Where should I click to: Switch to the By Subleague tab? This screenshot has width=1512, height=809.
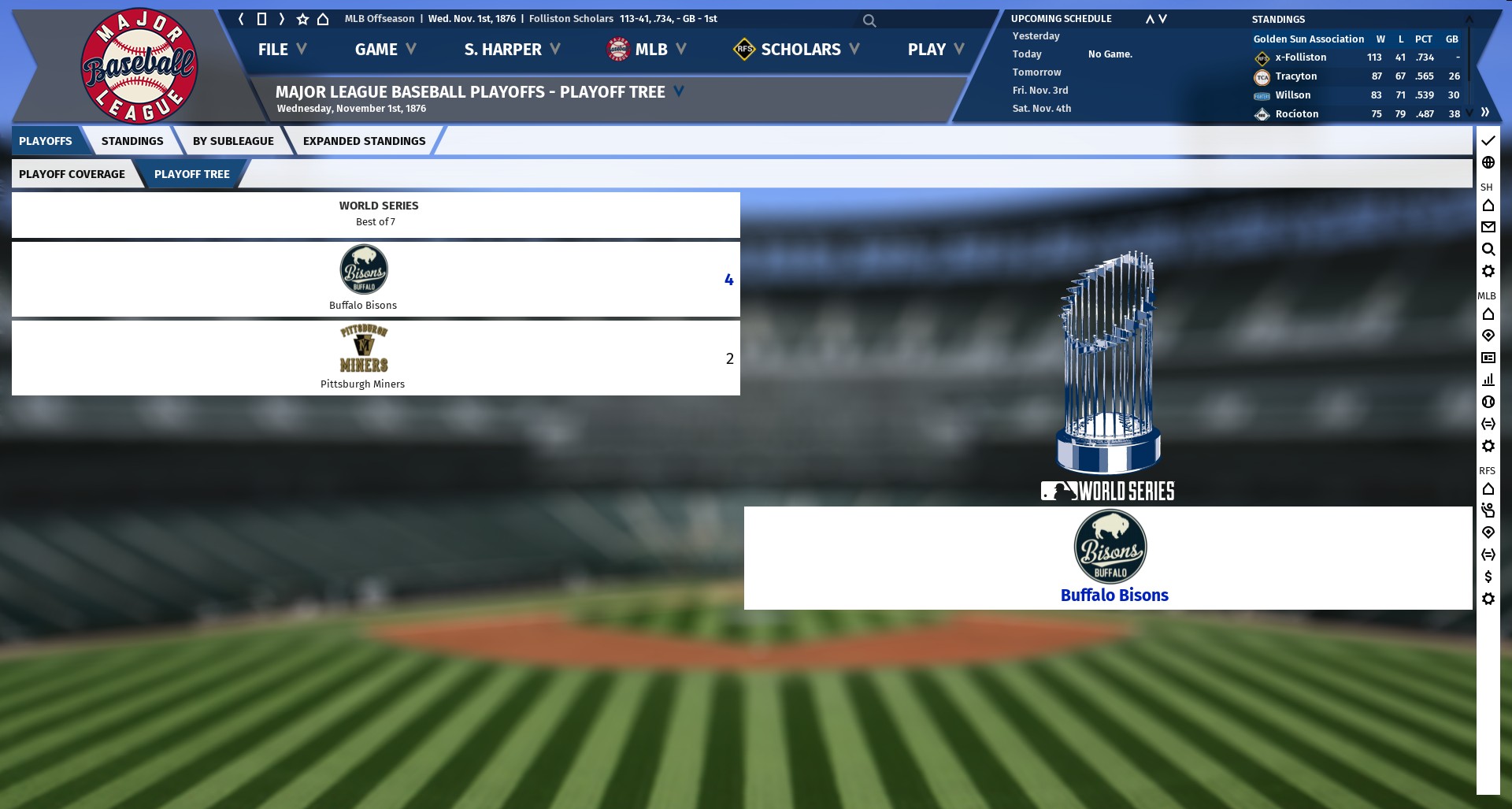click(x=233, y=141)
